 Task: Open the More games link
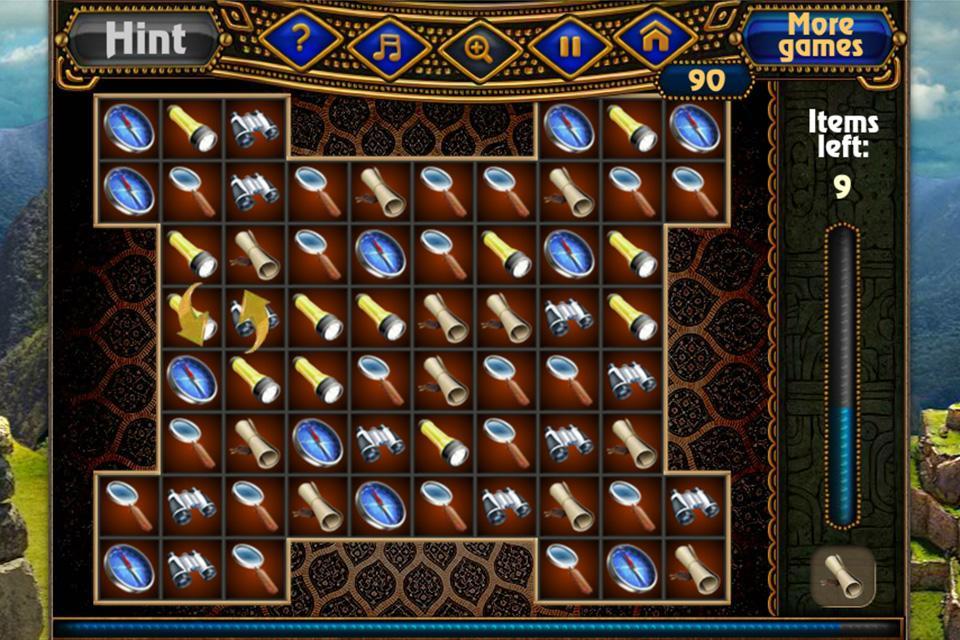click(x=820, y=37)
